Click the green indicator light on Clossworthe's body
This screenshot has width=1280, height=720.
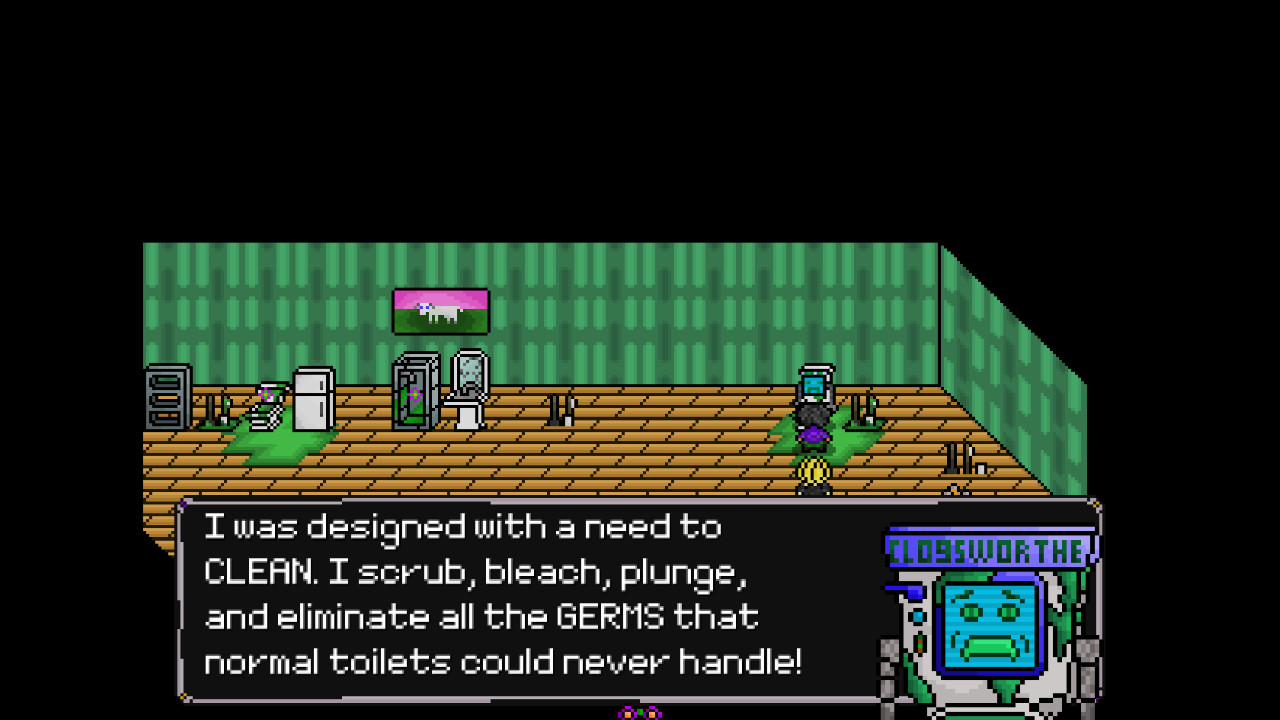[920, 645]
